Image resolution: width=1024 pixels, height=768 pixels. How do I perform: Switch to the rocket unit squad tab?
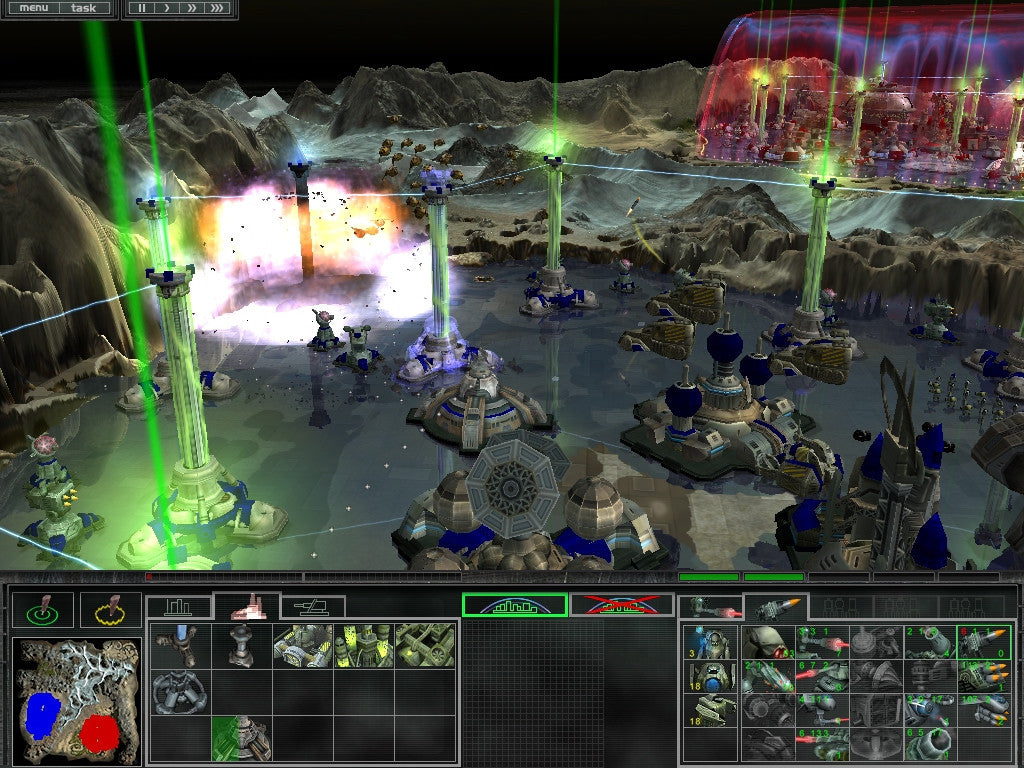(775, 607)
